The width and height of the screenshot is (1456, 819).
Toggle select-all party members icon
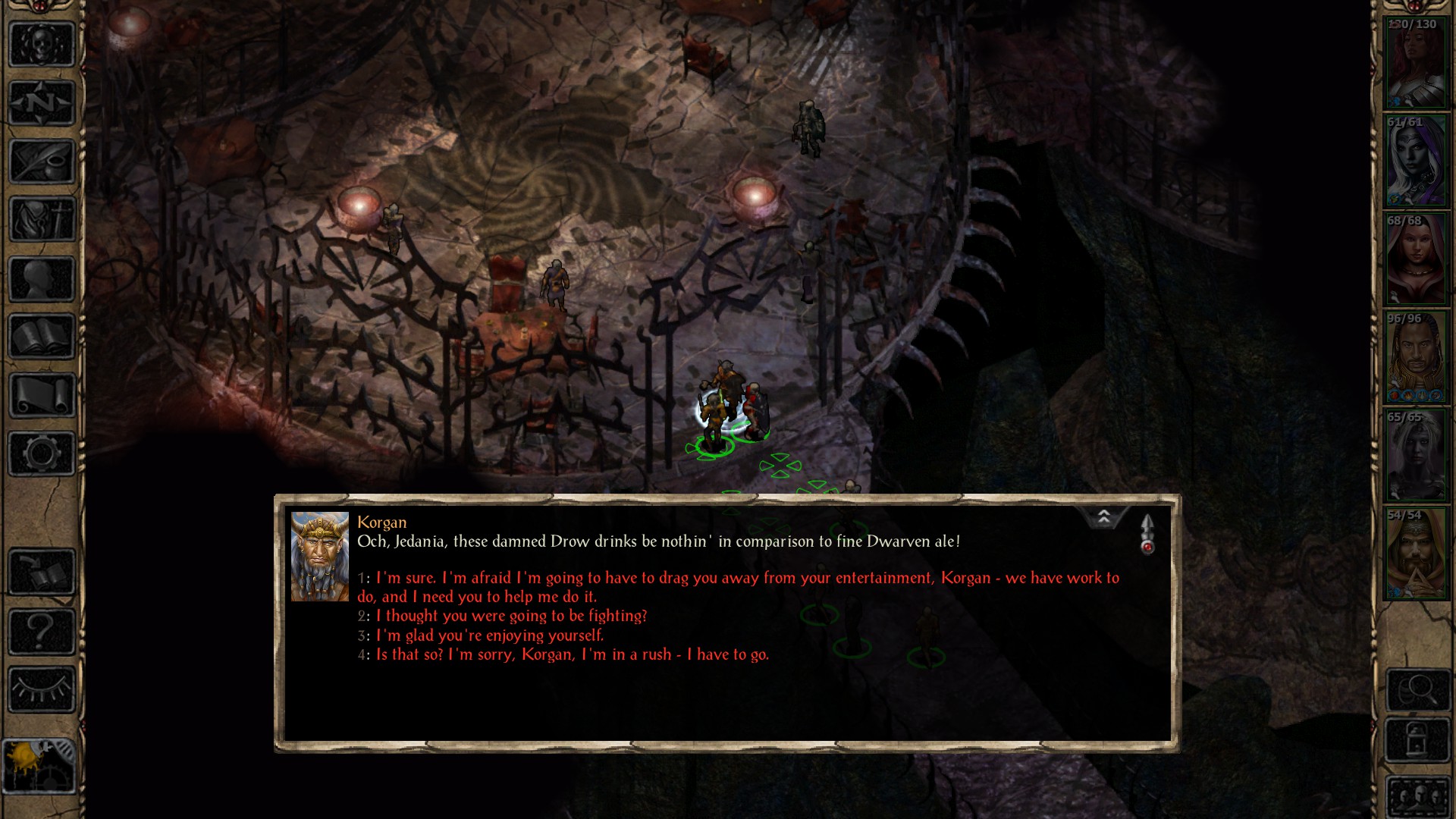point(1417,796)
